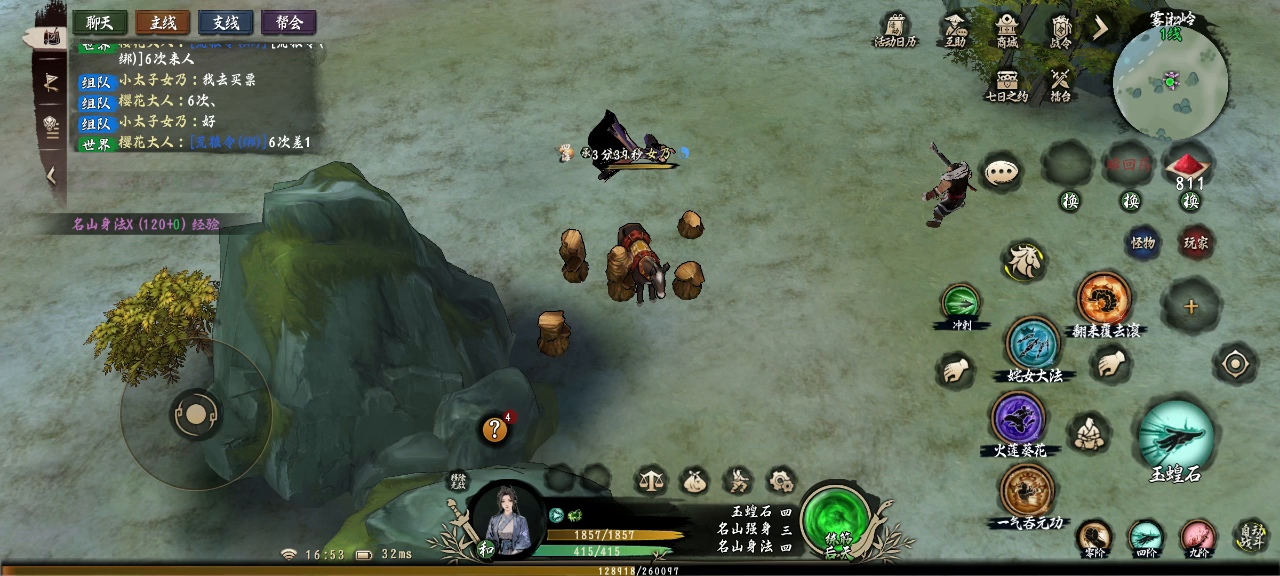
Task: Cast the 姹女大法 skill
Action: tap(1033, 343)
